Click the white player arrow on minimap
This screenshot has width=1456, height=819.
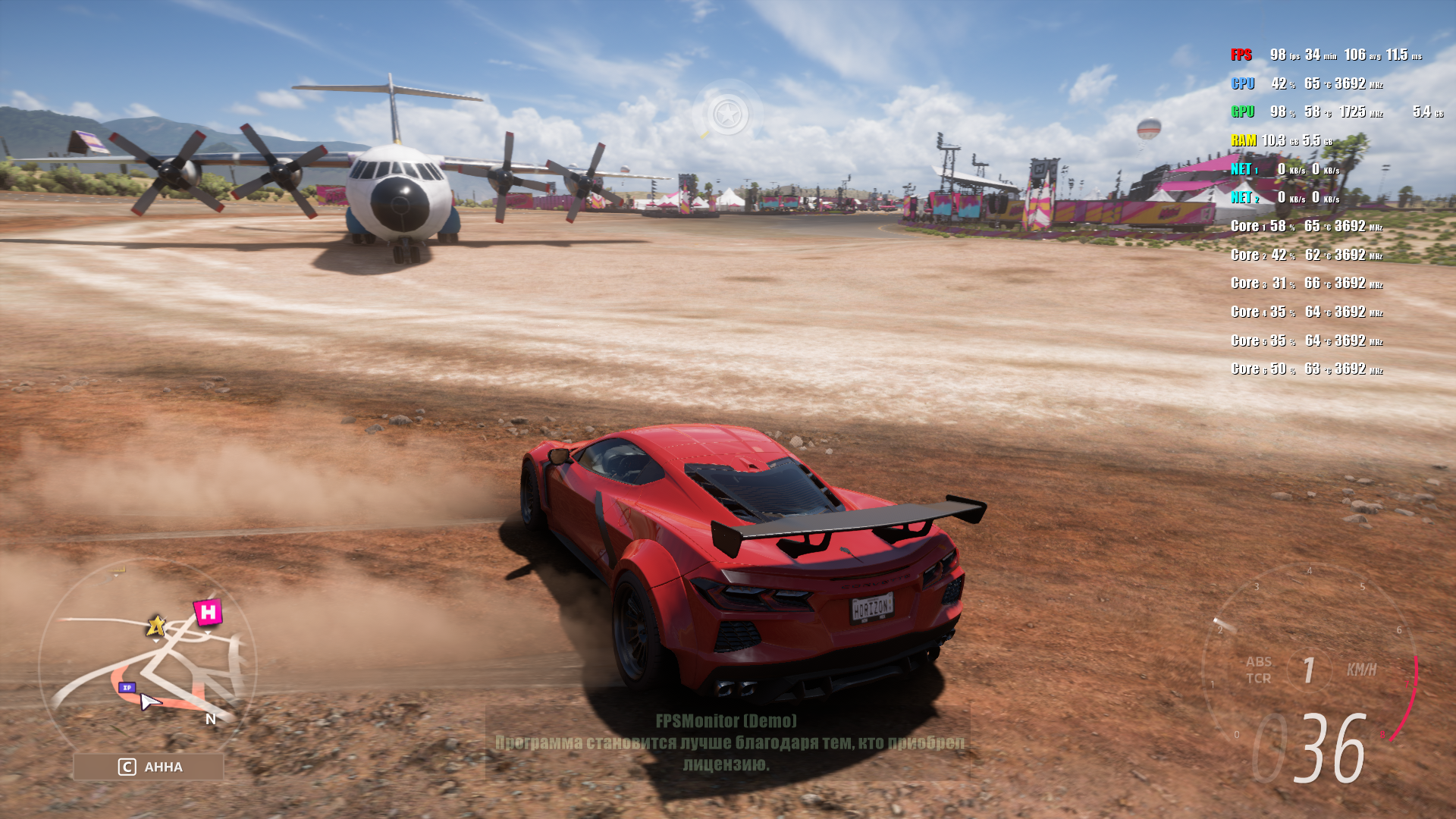point(150,702)
